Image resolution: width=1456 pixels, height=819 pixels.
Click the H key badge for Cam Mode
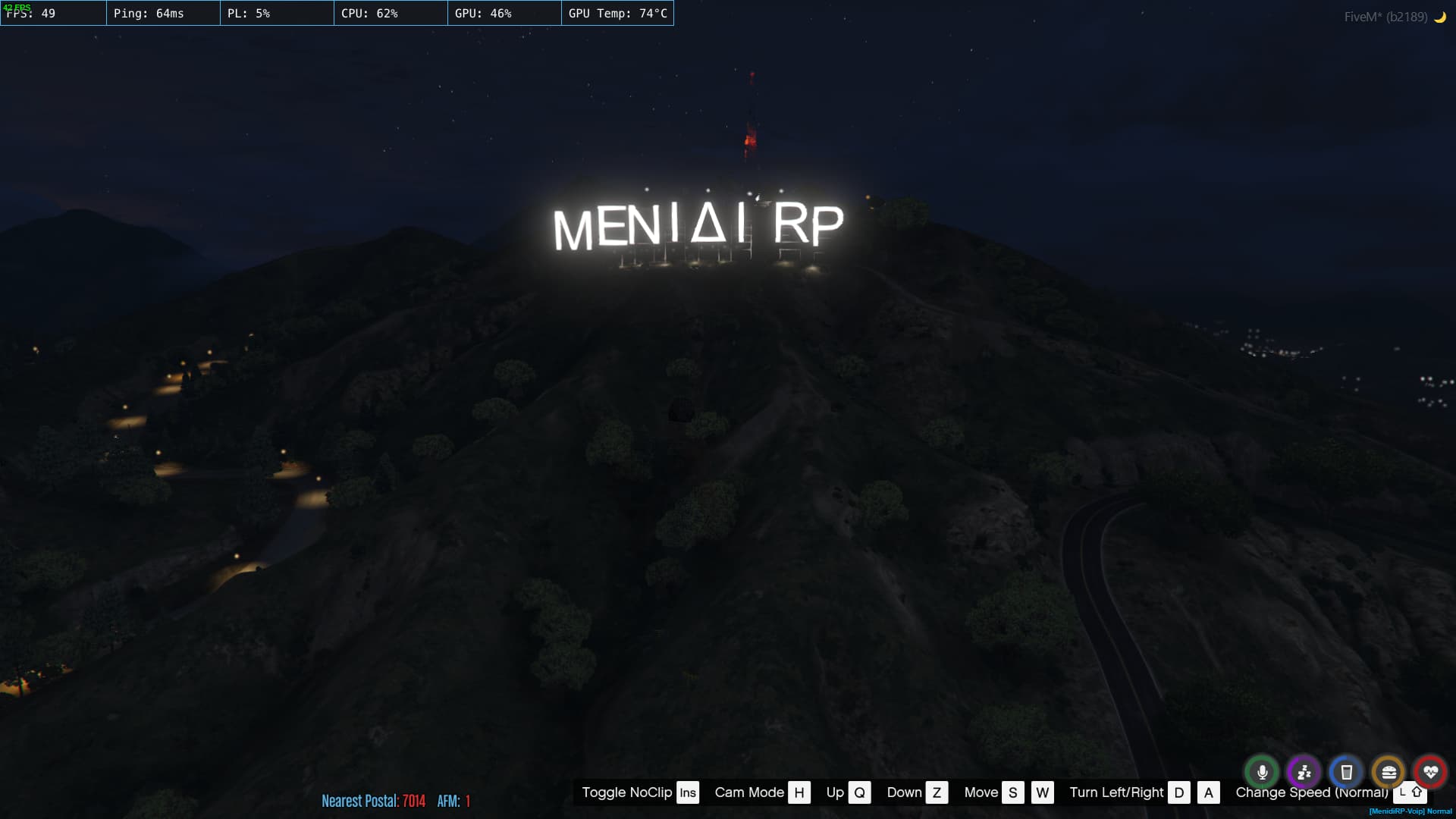[x=799, y=792]
